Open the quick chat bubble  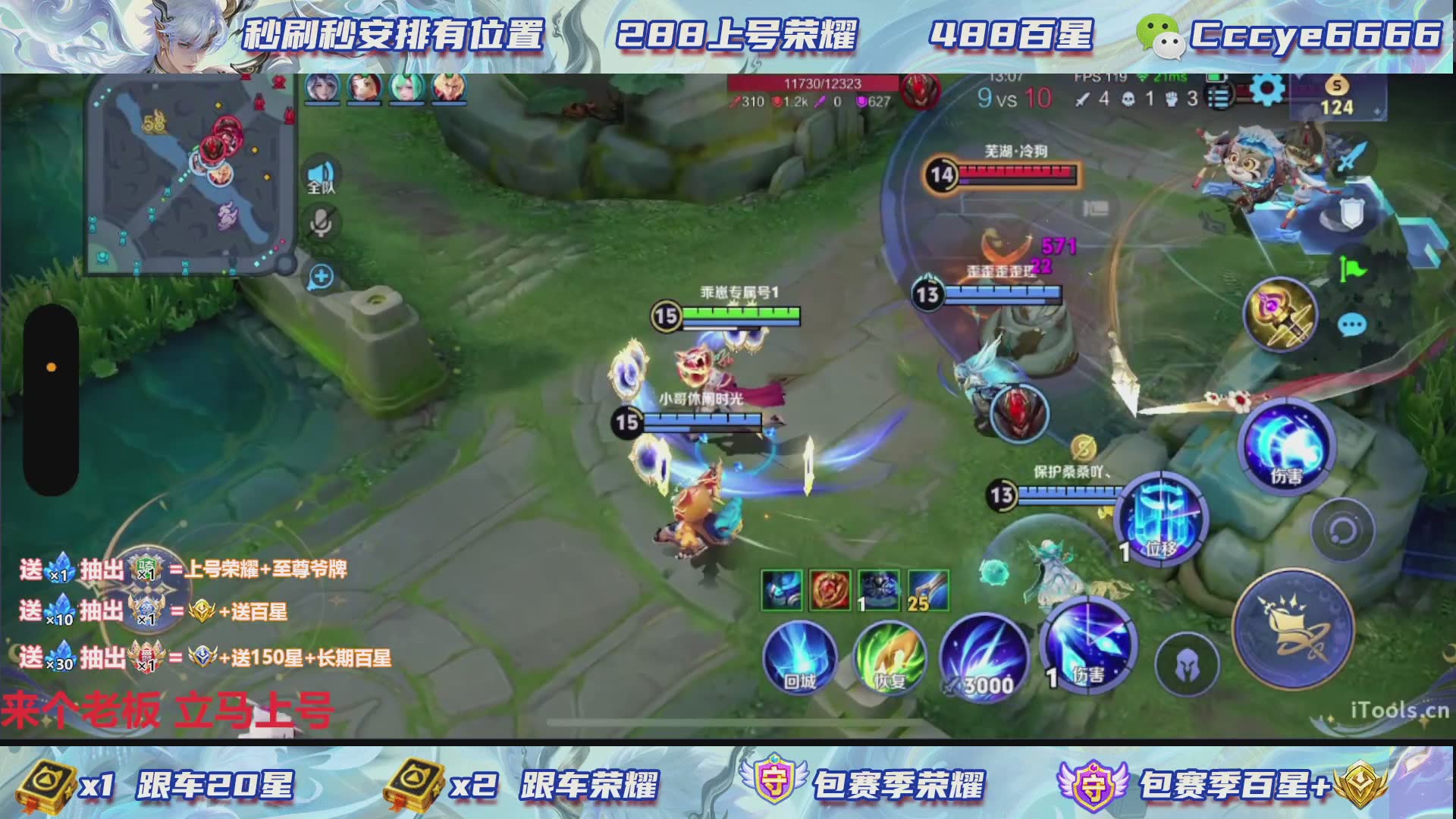coord(1352,325)
